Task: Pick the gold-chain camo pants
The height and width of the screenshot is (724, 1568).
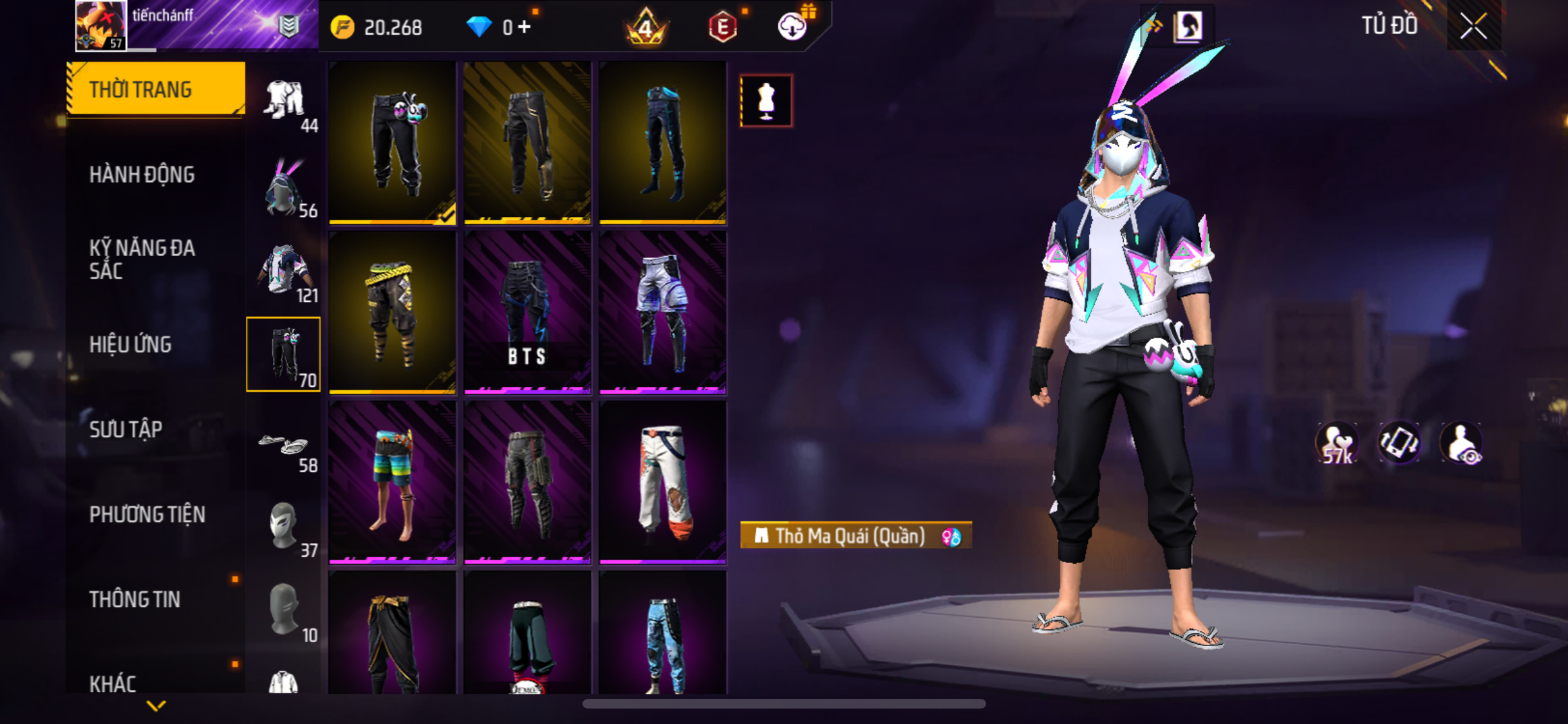Action: coord(392,312)
